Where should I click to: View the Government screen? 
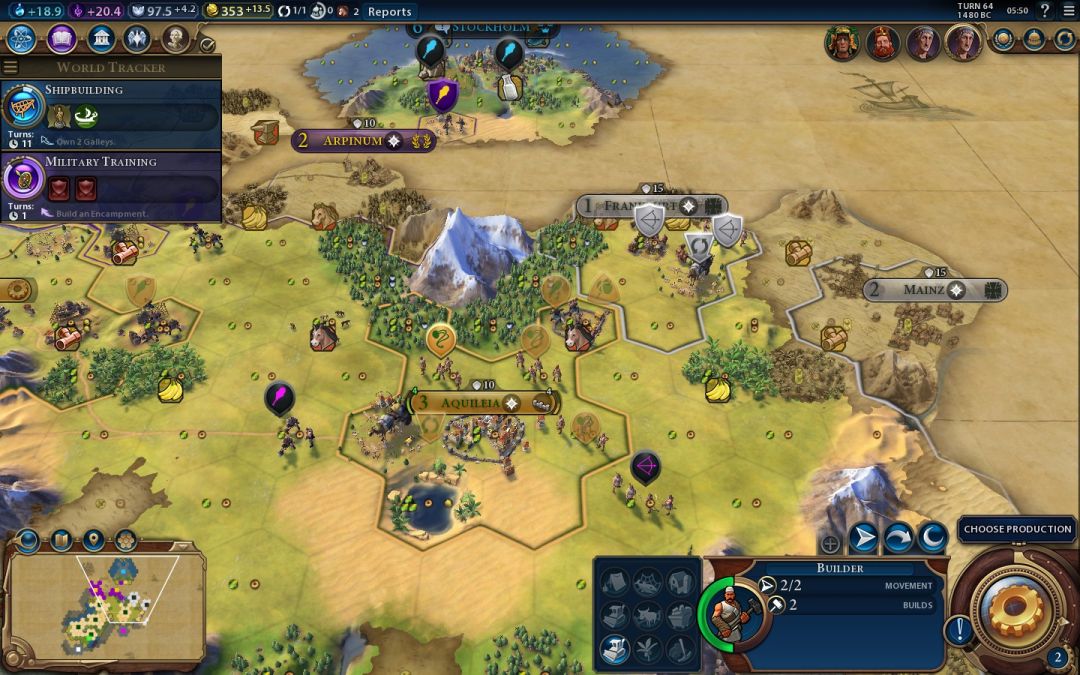(x=100, y=39)
